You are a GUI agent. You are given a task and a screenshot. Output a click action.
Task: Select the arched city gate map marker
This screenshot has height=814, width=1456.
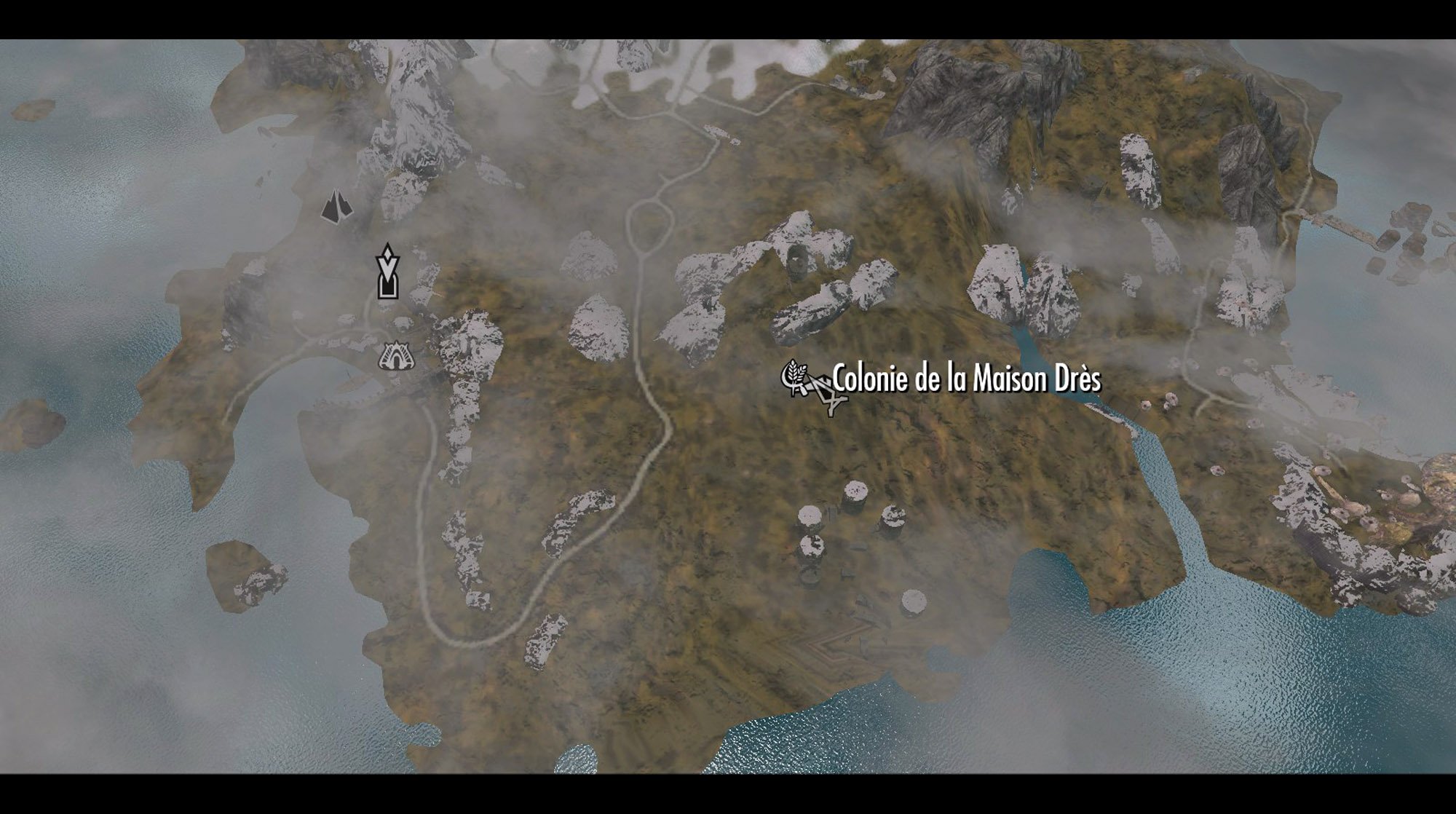pos(396,356)
